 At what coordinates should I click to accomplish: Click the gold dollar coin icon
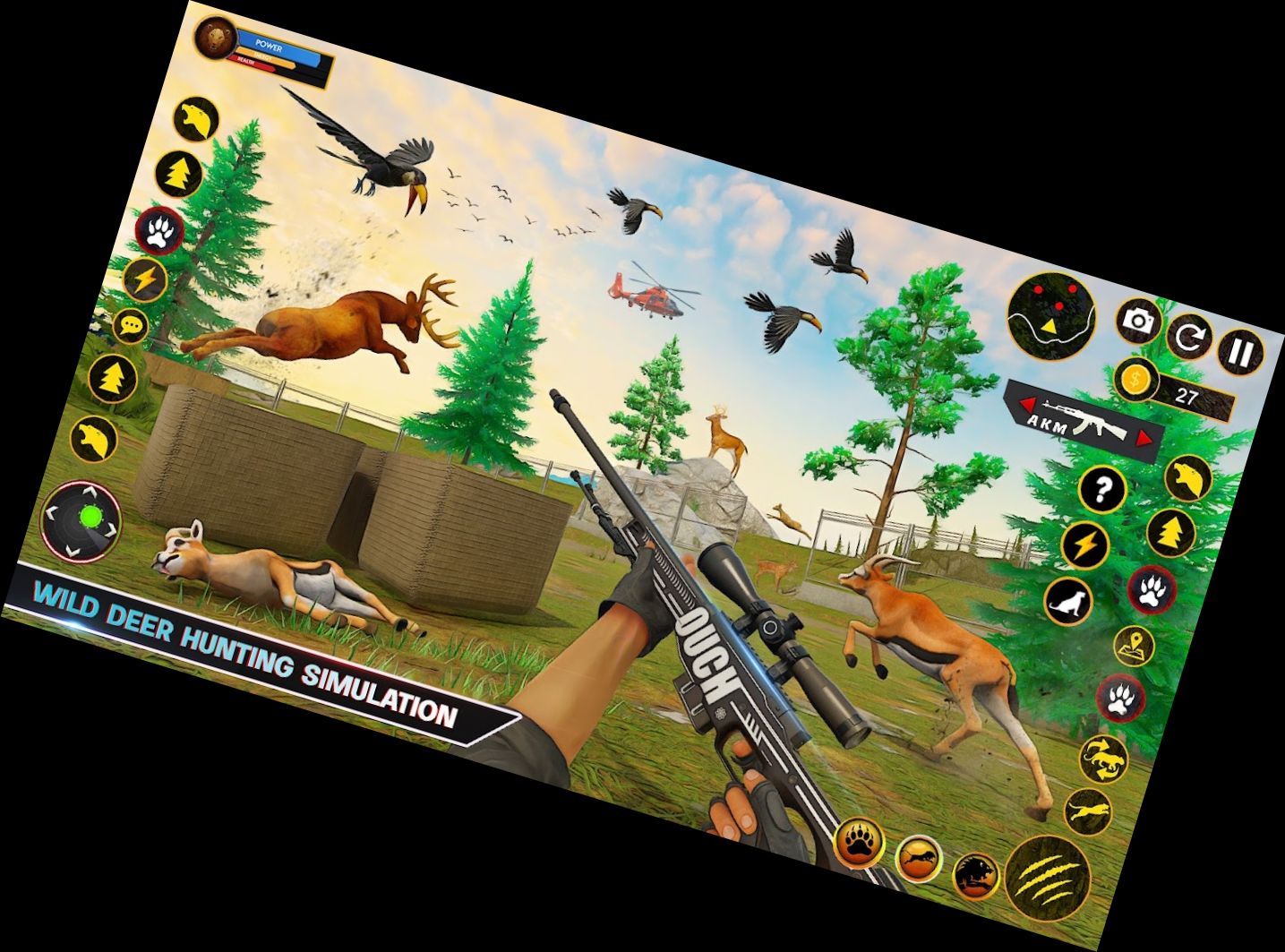pyautogui.click(x=1135, y=379)
